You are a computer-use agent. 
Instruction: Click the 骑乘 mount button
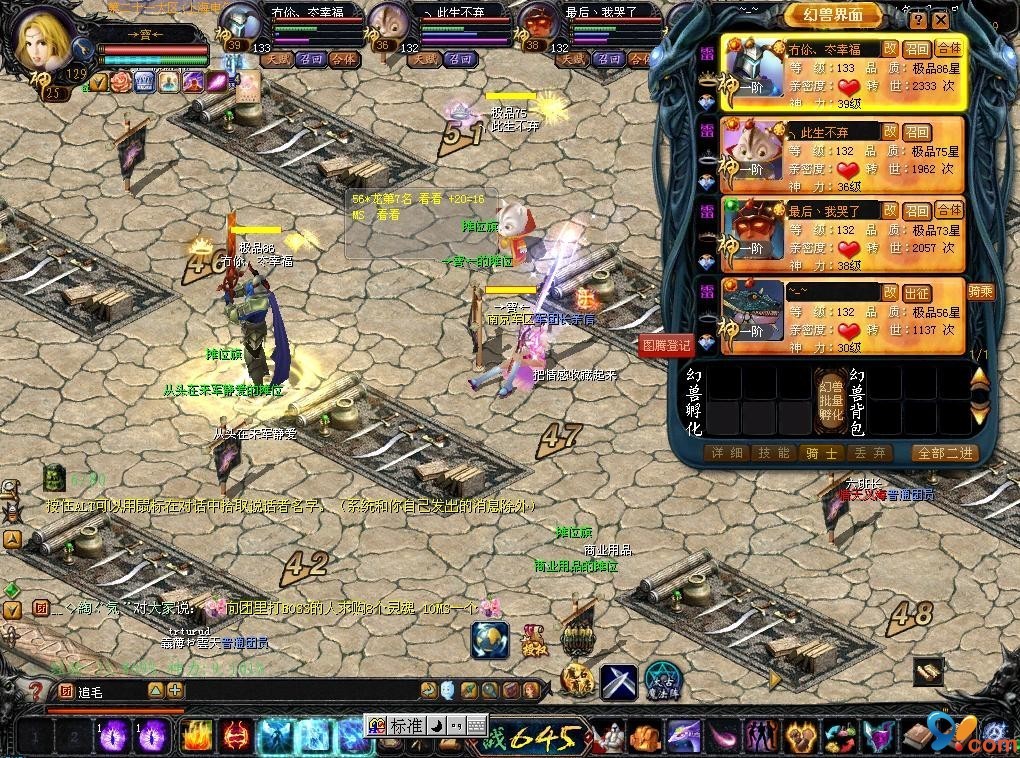click(952, 292)
